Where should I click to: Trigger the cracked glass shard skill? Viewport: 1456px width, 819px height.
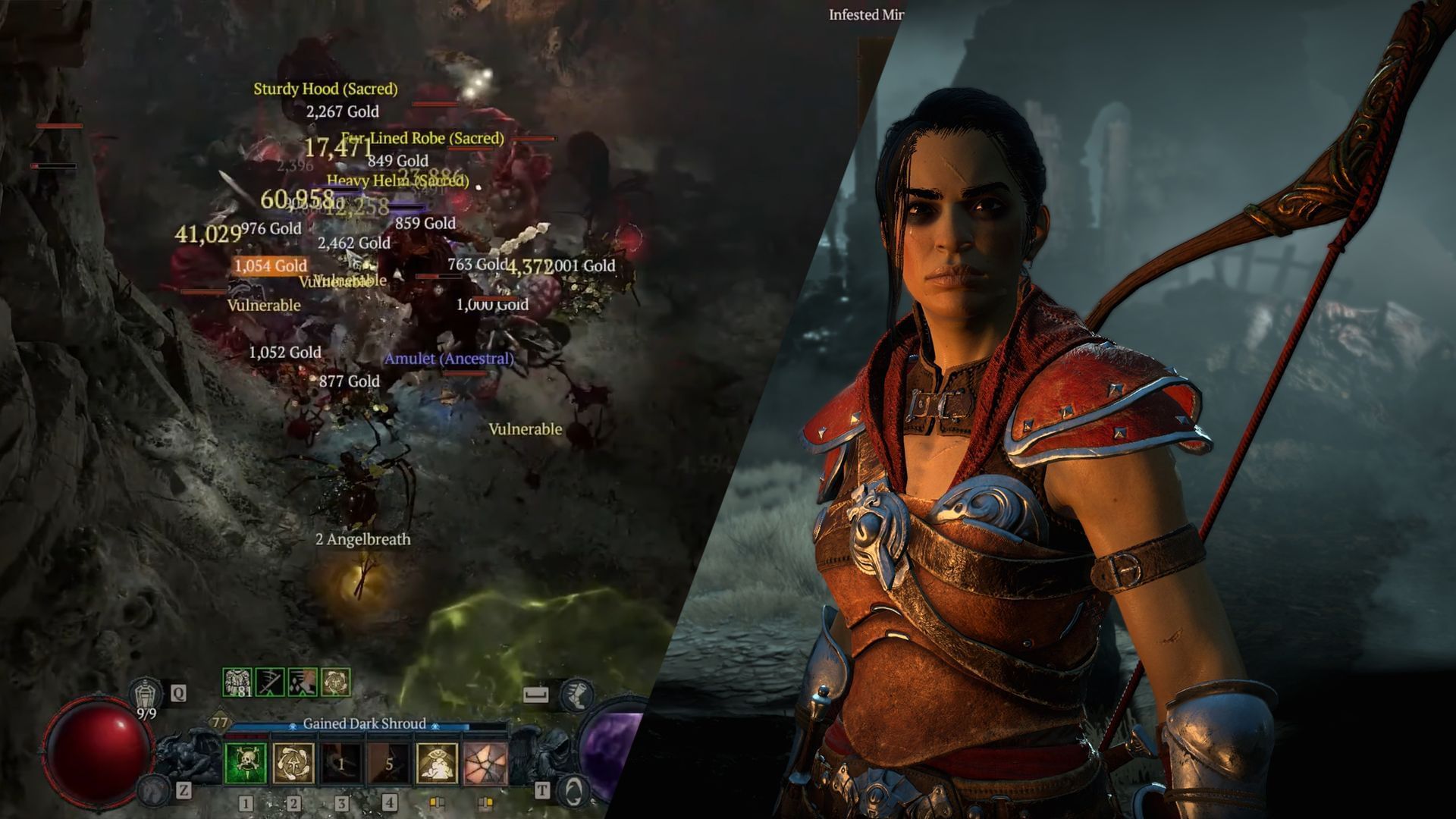tap(485, 763)
